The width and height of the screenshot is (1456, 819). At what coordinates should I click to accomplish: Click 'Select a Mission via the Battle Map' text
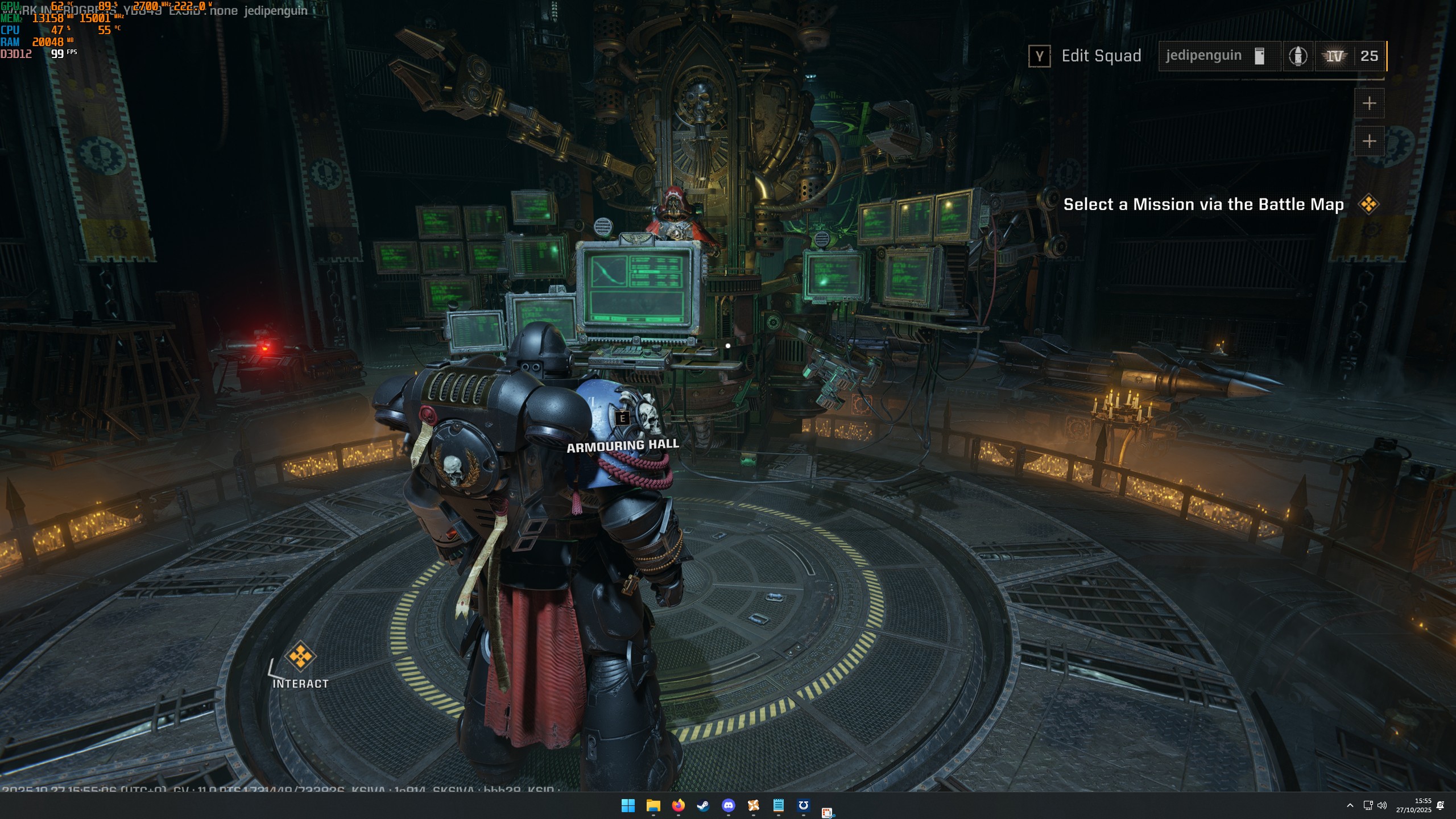pyautogui.click(x=1203, y=205)
